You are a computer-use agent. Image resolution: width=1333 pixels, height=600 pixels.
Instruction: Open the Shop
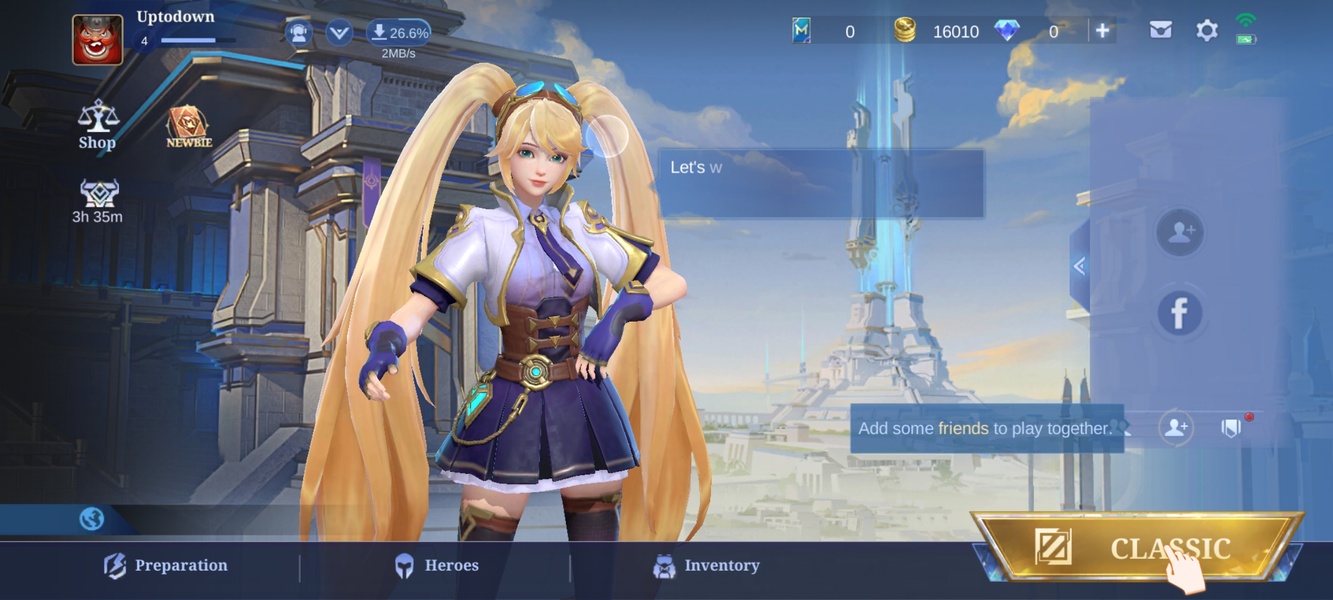click(x=98, y=124)
